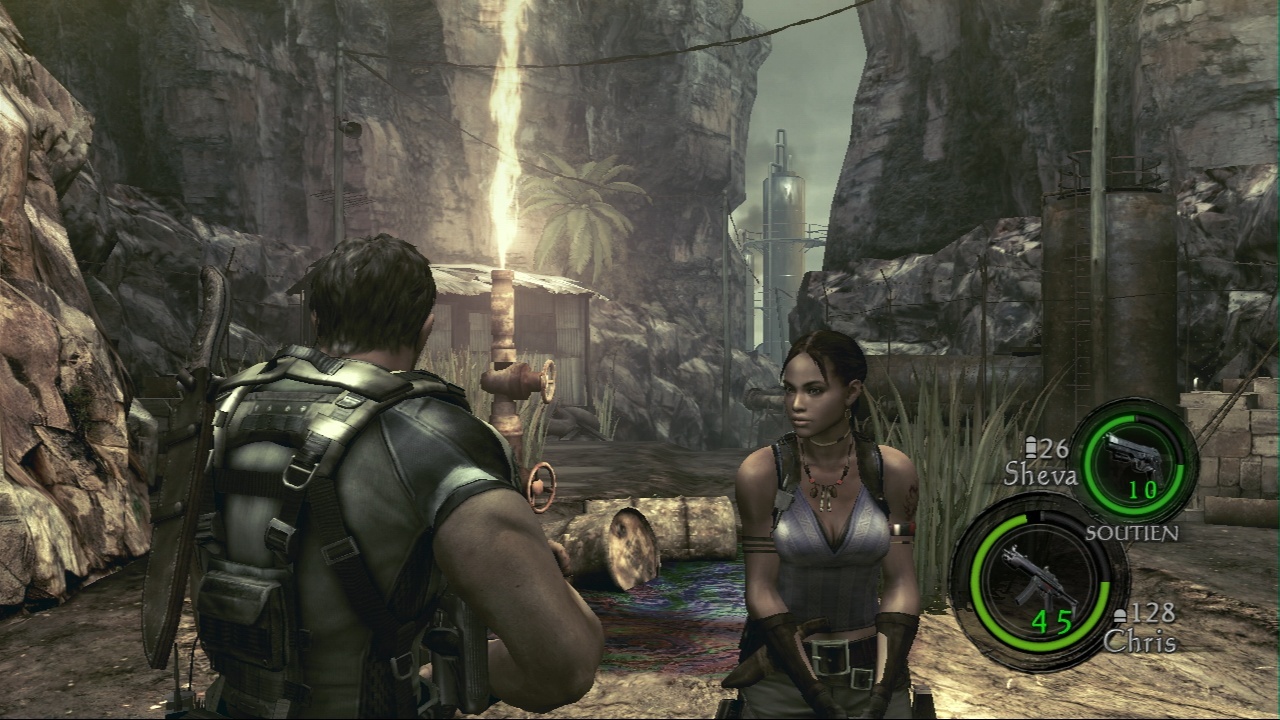The height and width of the screenshot is (720, 1280).
Task: Select Sheva's handgun weapon icon
Action: [x=1135, y=454]
